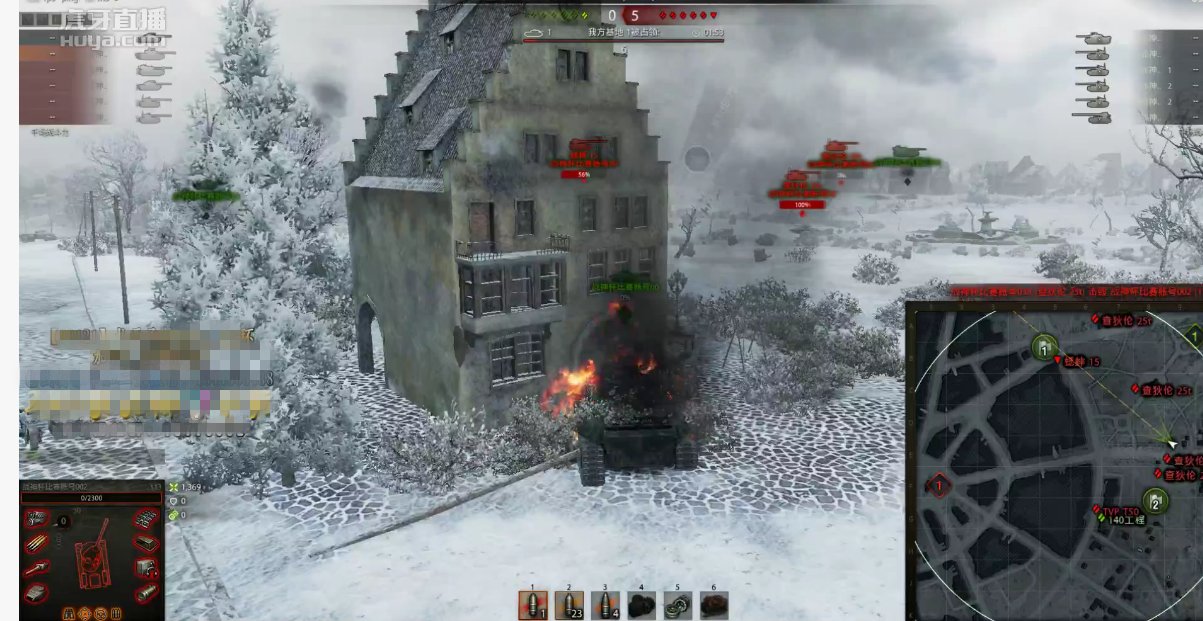Image resolution: width=1203 pixels, height=621 pixels.
Task: Select the first shell in slot 1
Action: [532, 605]
